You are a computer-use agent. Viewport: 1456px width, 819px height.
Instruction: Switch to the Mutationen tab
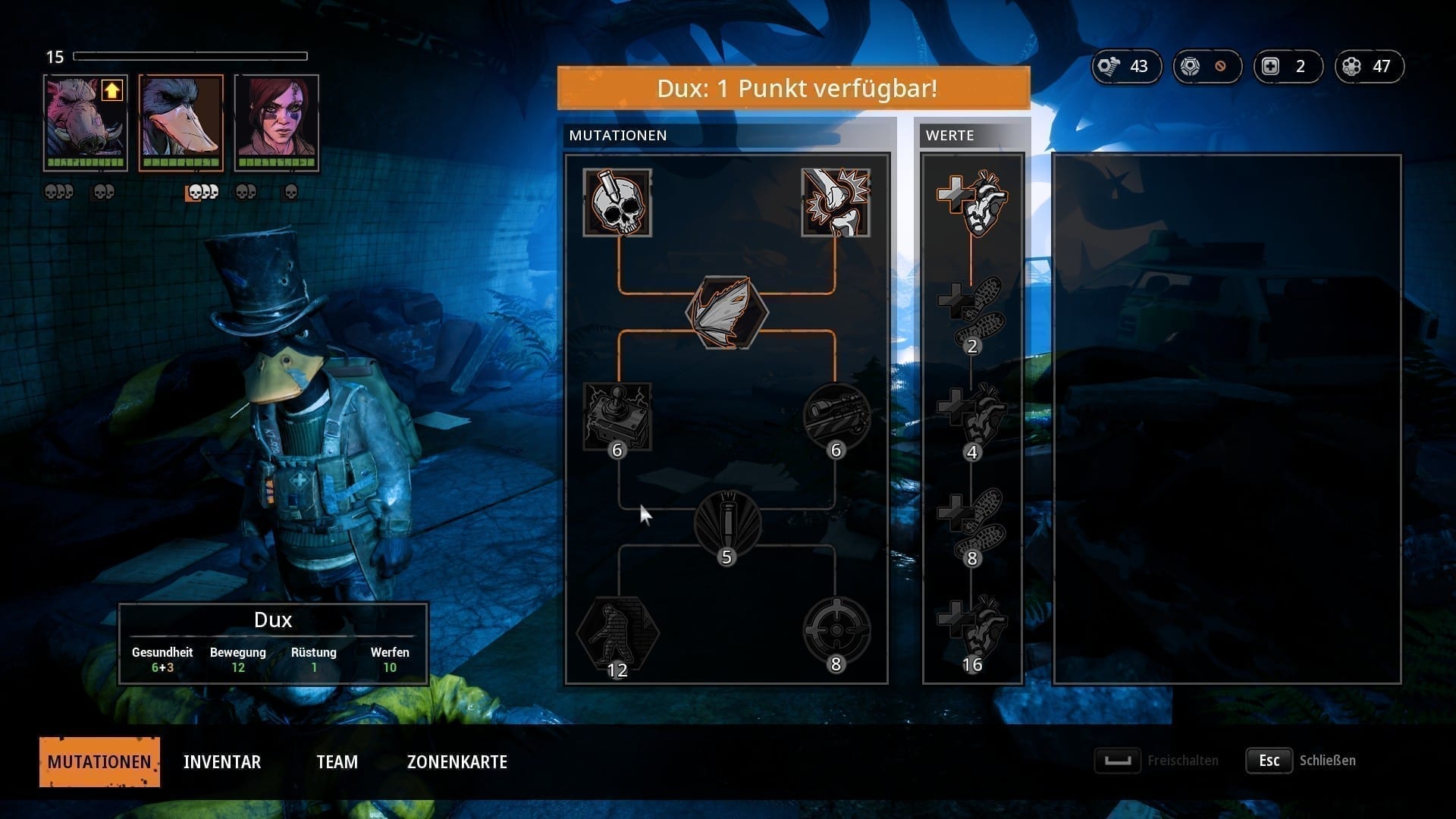point(99,761)
